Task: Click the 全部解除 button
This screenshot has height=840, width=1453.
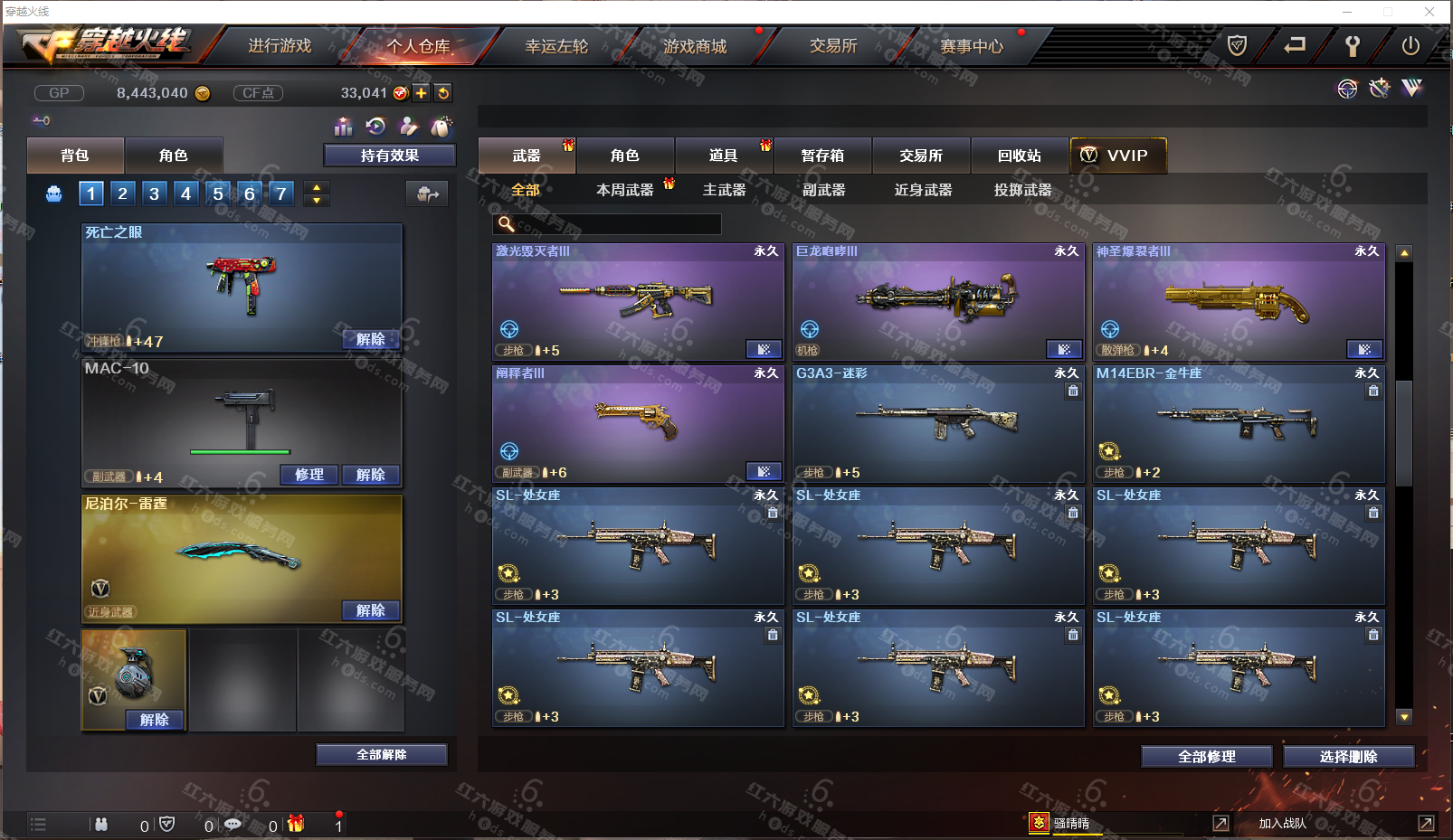Action: click(381, 755)
